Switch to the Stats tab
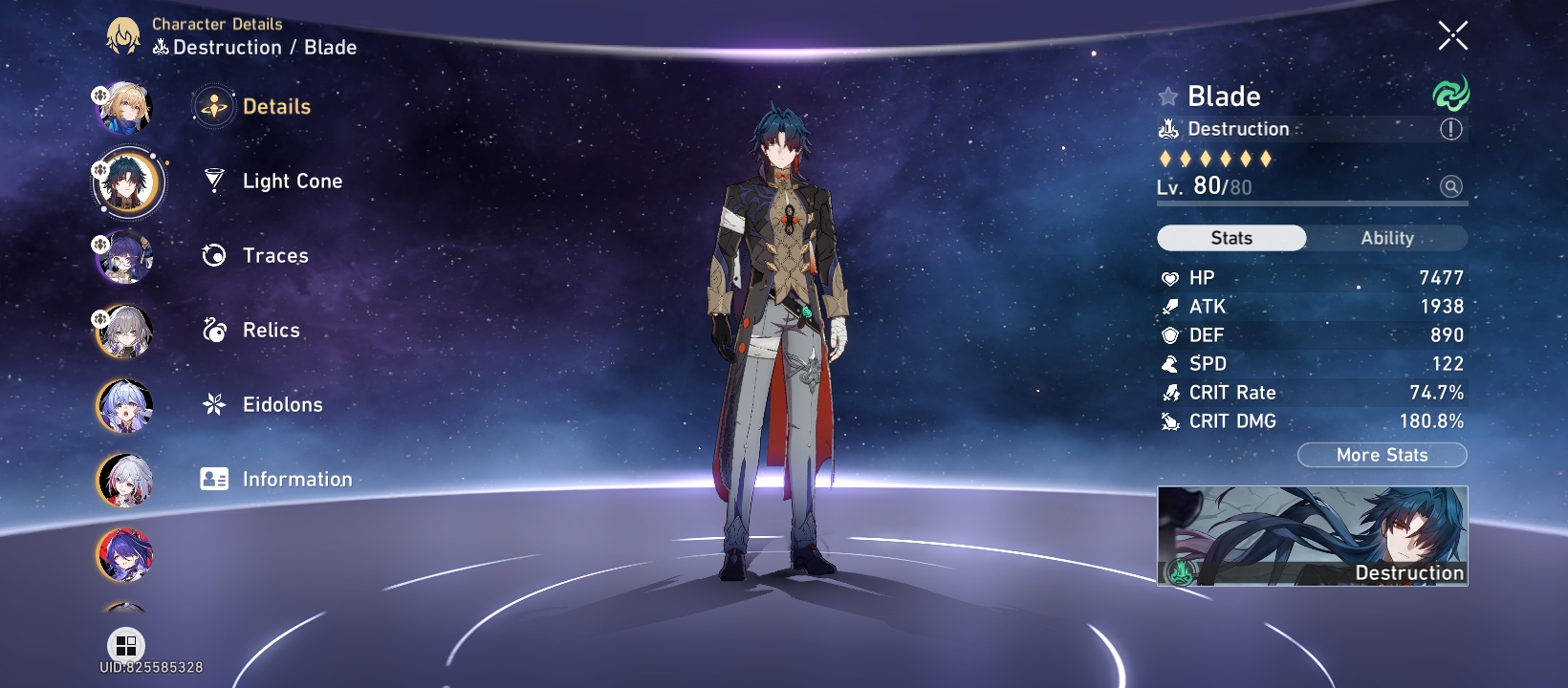 click(x=1230, y=238)
